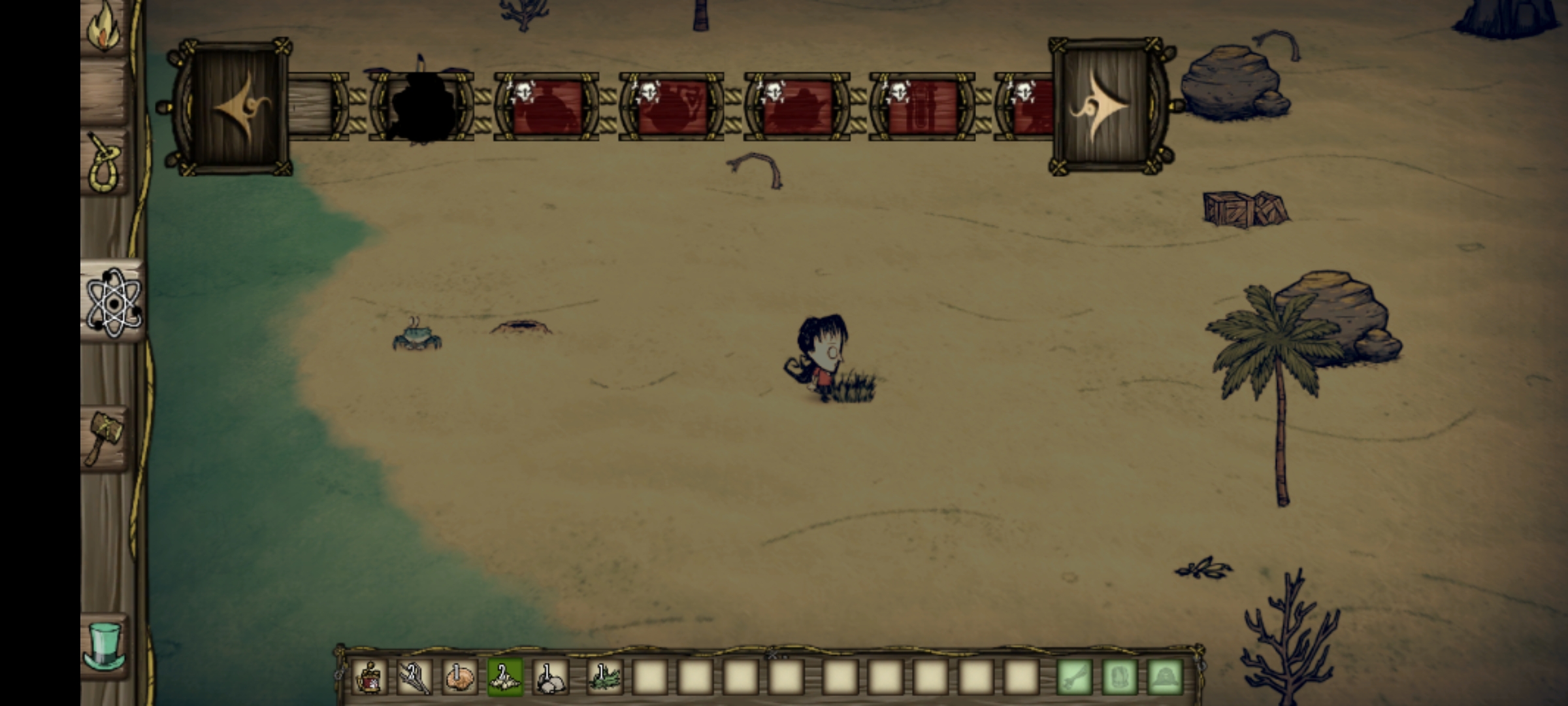Screen dimensions: 1568x706
Task: Select the black silhouette recipe slot
Action: click(421, 107)
